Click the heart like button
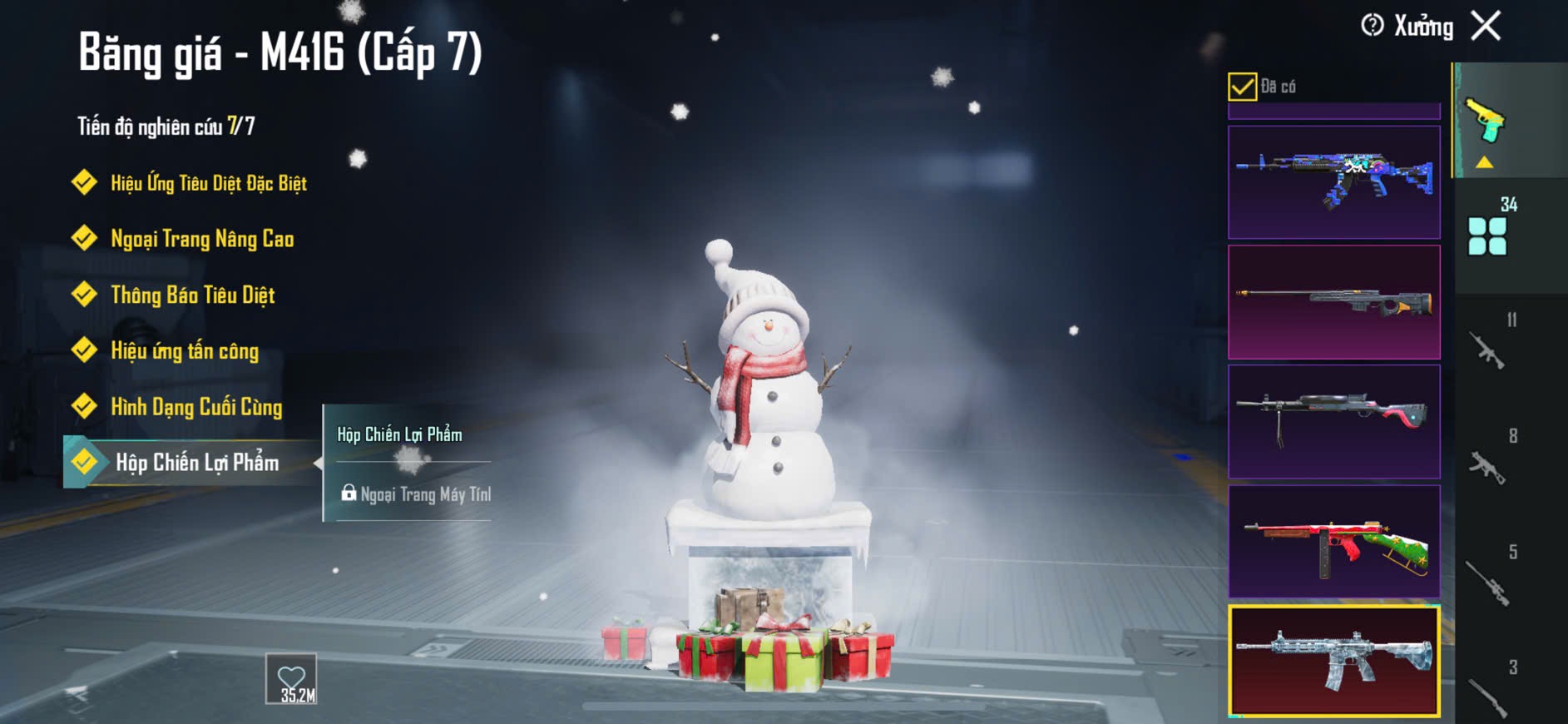Viewport: 1568px width, 724px height. (x=292, y=679)
